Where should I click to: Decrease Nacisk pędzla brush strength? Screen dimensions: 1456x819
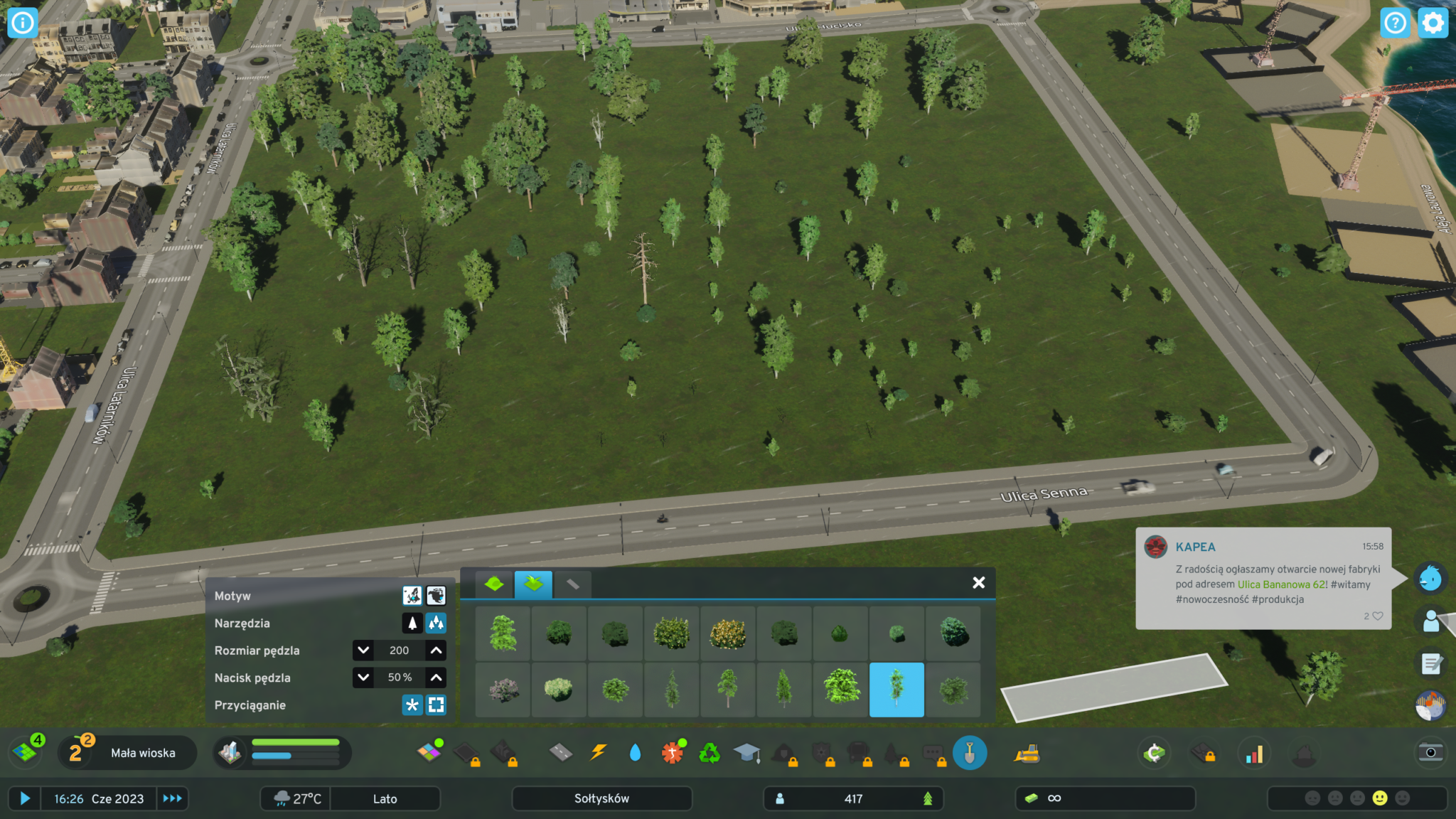[363, 678]
